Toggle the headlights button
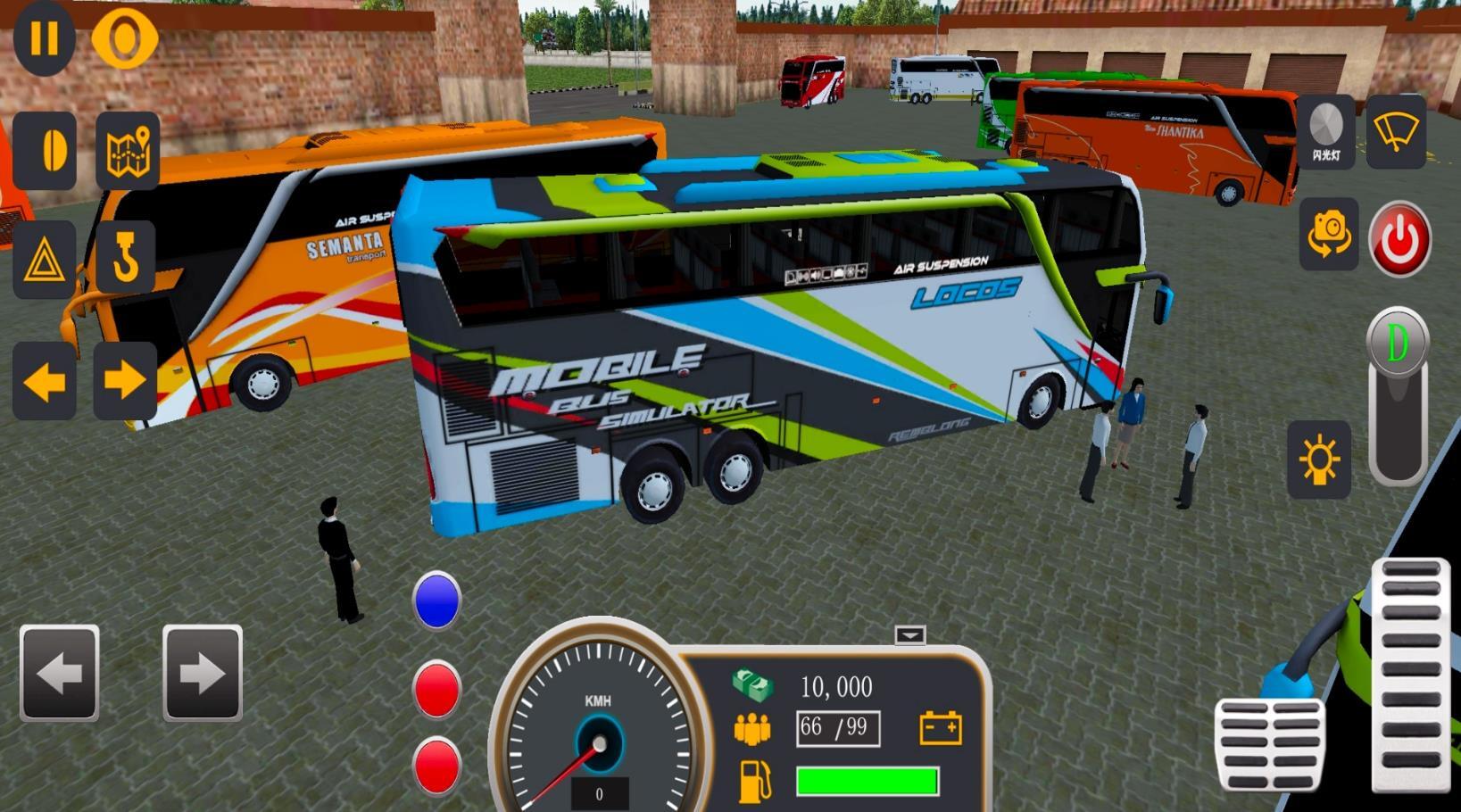 pos(1319,460)
